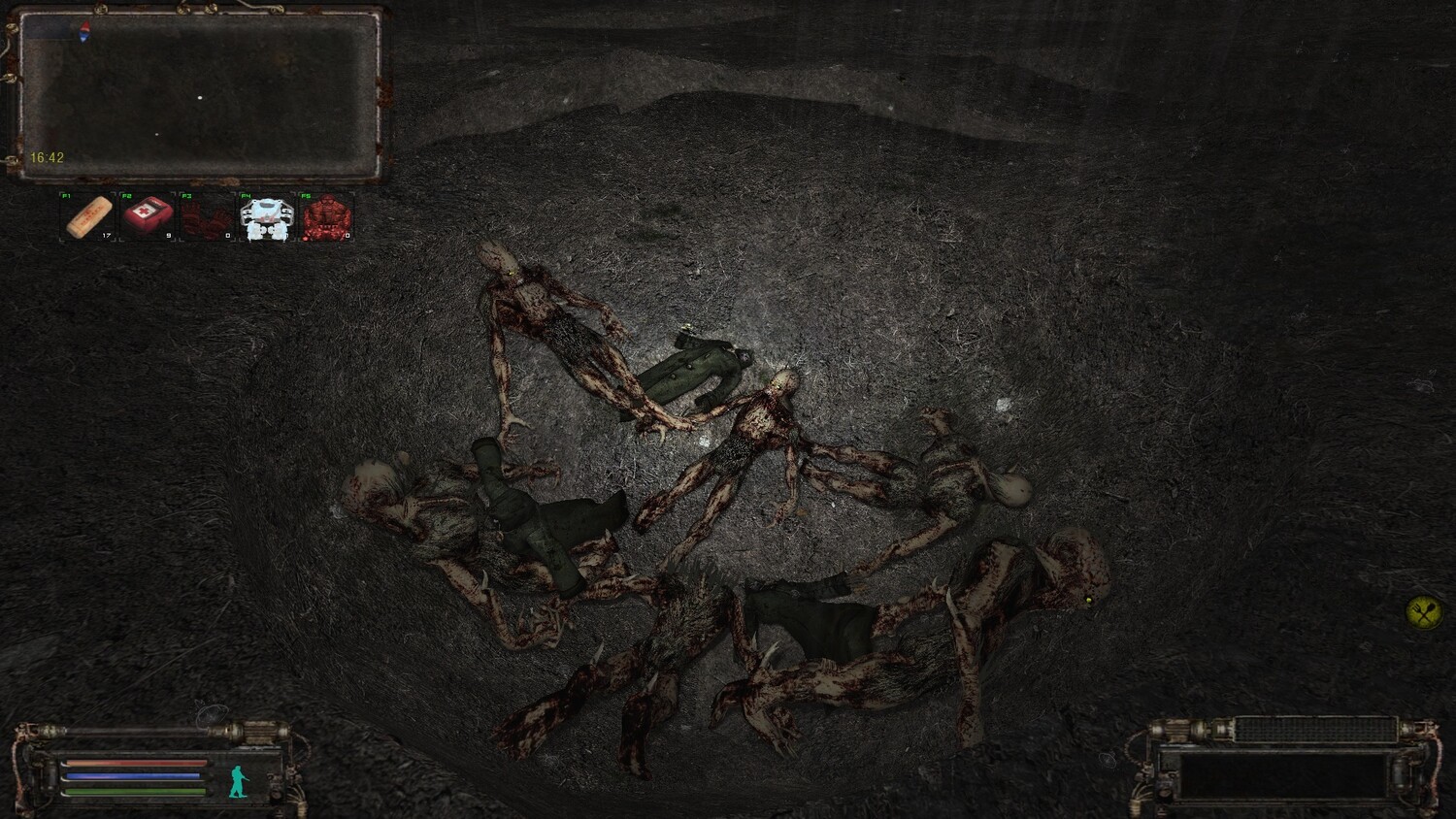Open the minimap panel
1456x819 pixels.
(199, 94)
